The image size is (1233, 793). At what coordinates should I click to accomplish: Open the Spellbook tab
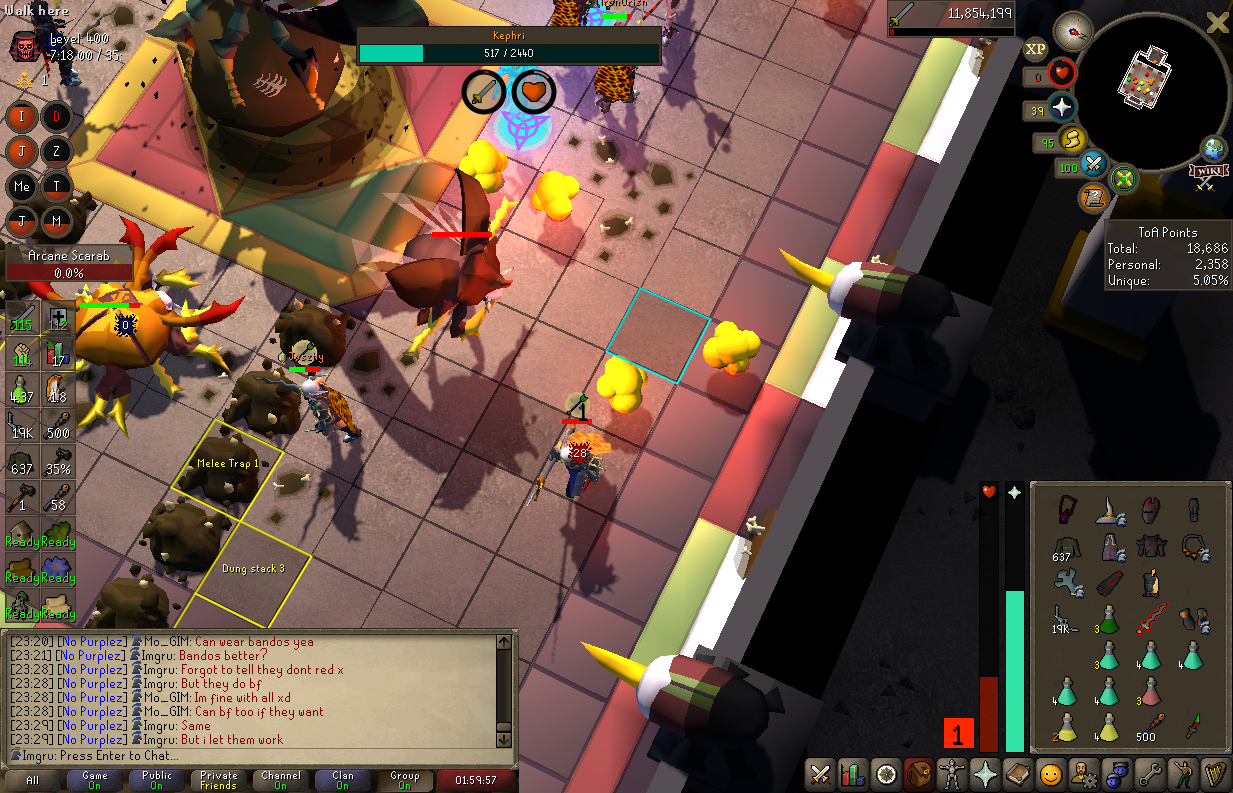(x=1018, y=773)
